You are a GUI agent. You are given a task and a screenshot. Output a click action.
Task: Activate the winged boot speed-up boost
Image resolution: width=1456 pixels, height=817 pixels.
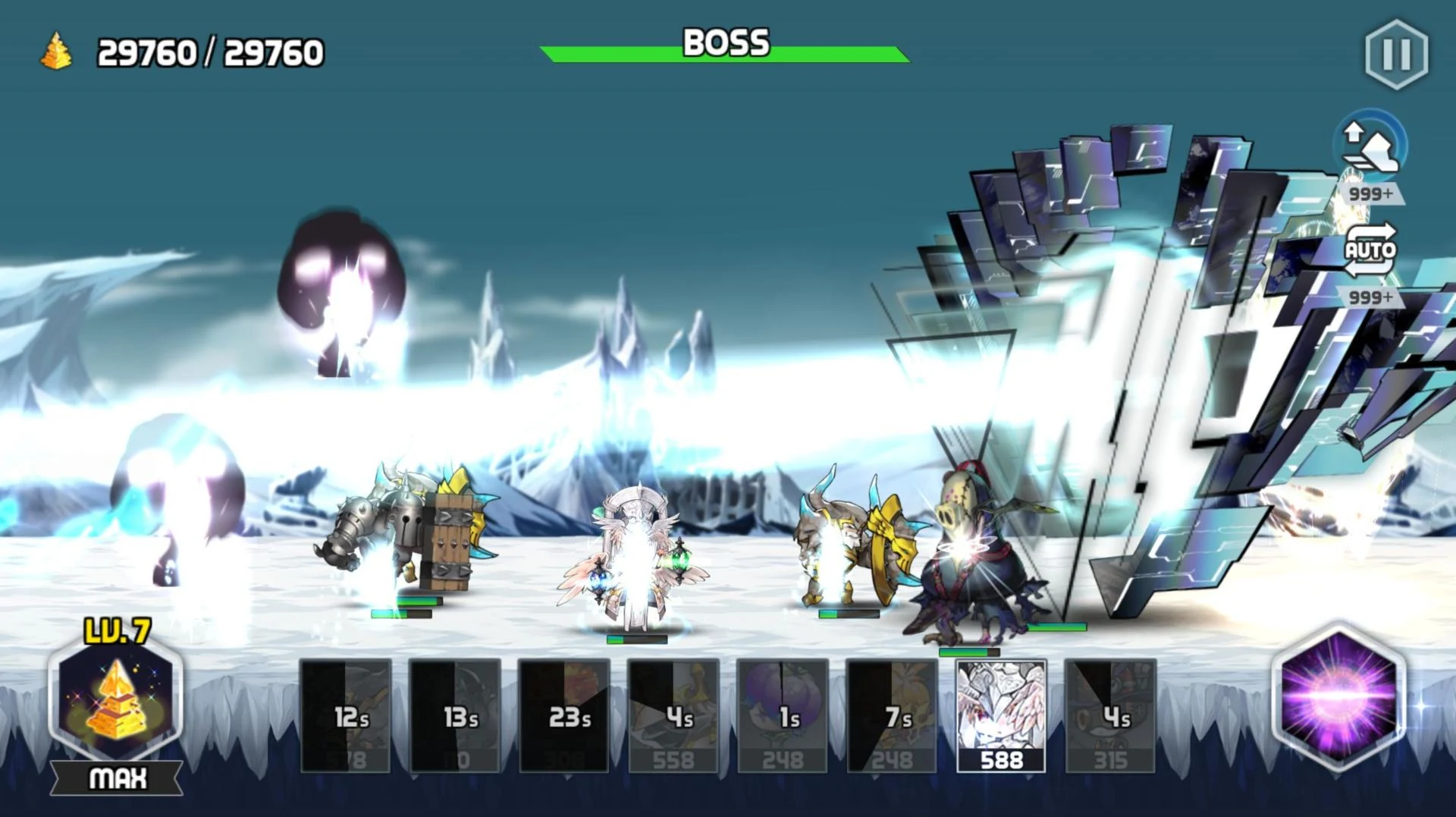point(1370,146)
